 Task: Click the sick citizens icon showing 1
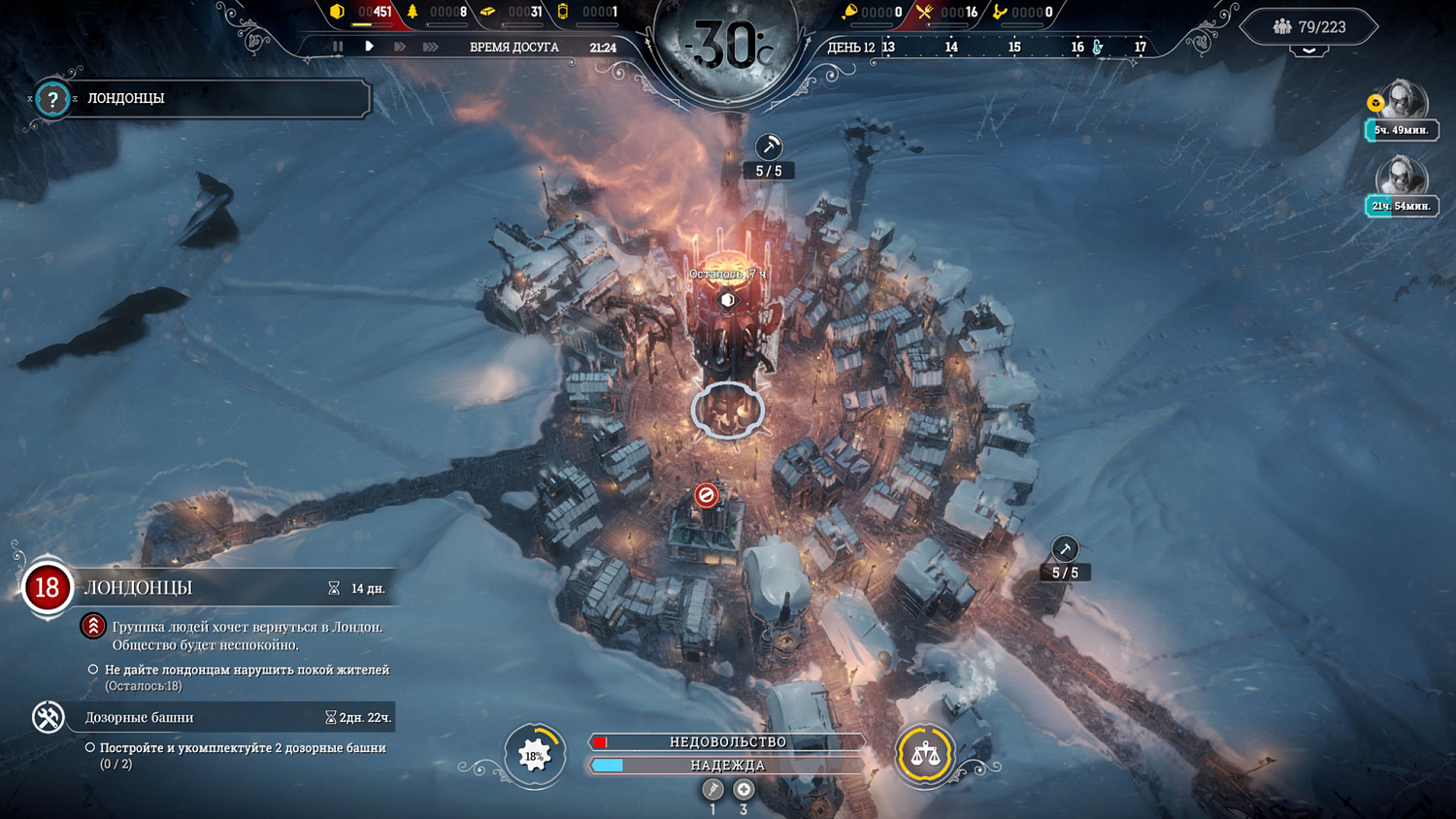712,788
